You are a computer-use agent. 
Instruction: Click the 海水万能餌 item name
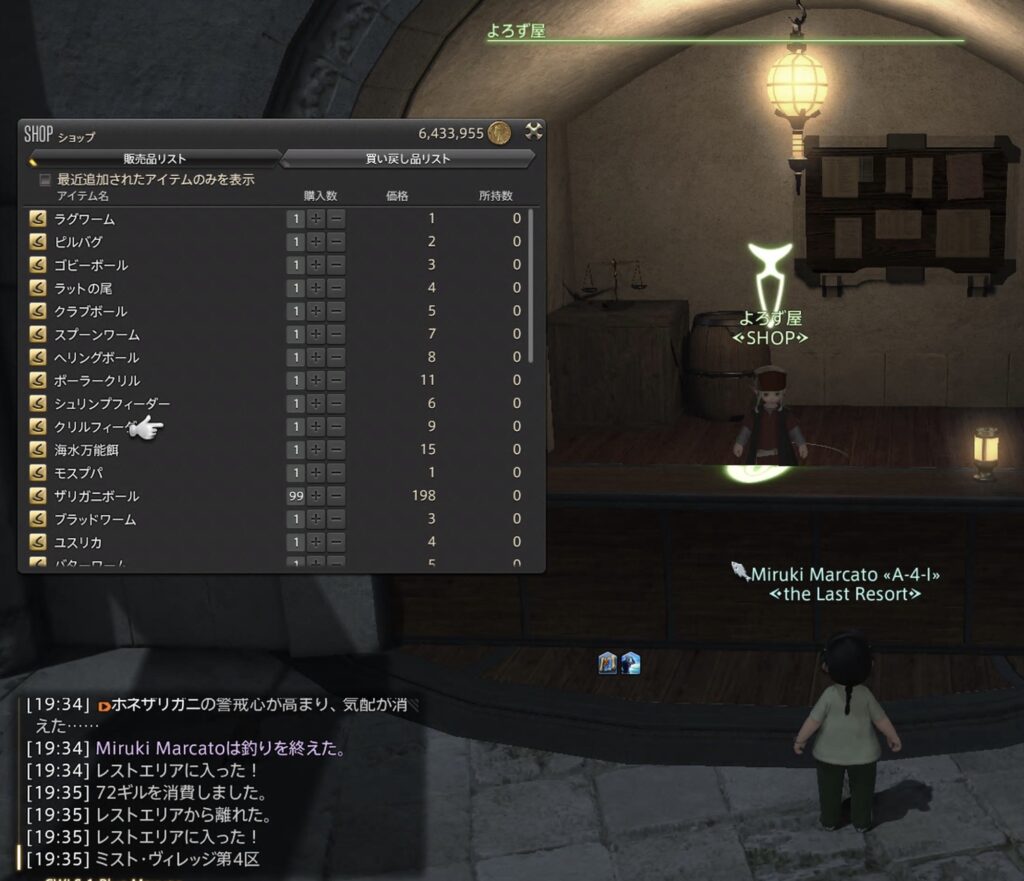click(x=89, y=450)
